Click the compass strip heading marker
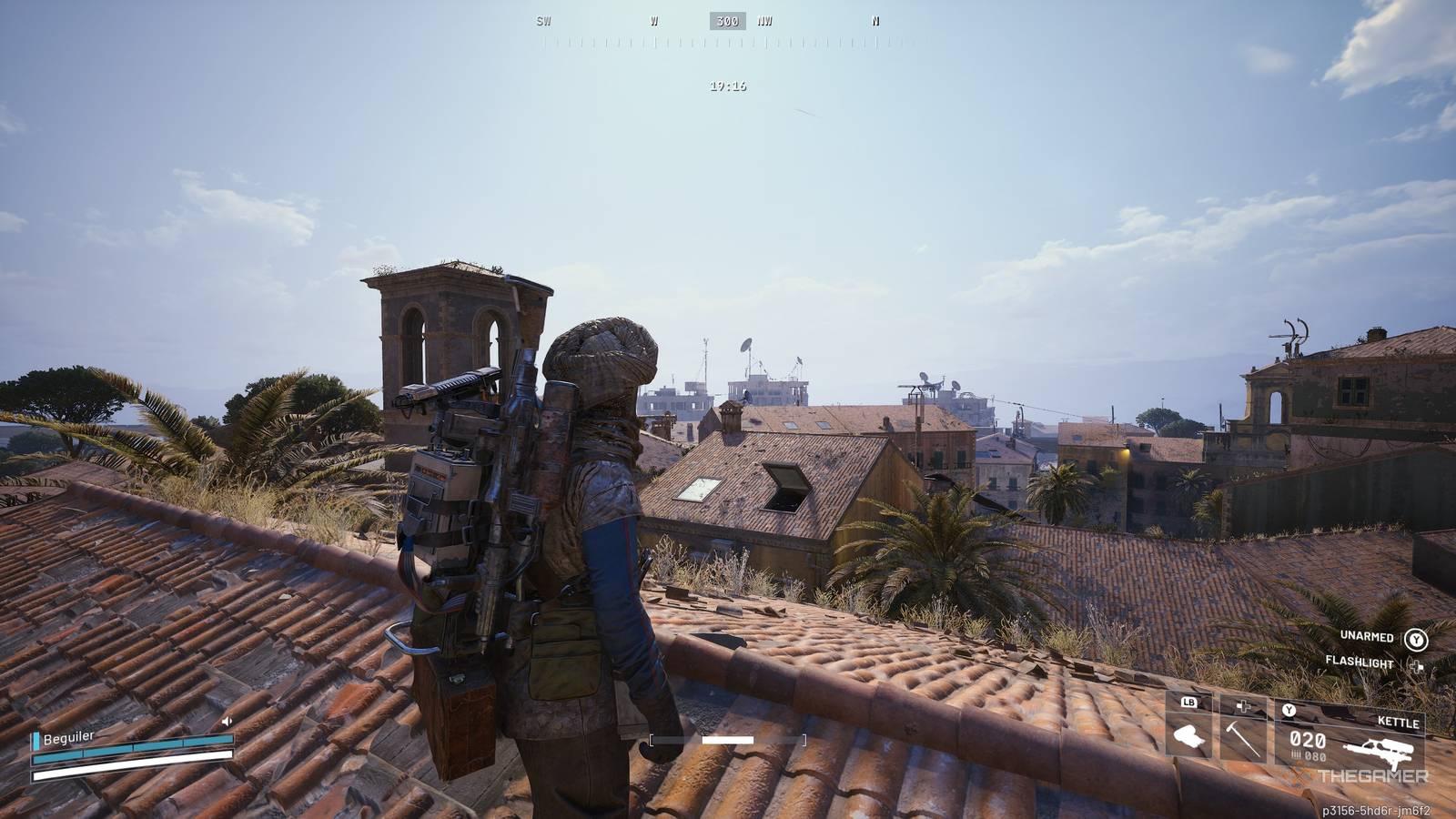Image resolution: width=1456 pixels, height=819 pixels. point(727,21)
